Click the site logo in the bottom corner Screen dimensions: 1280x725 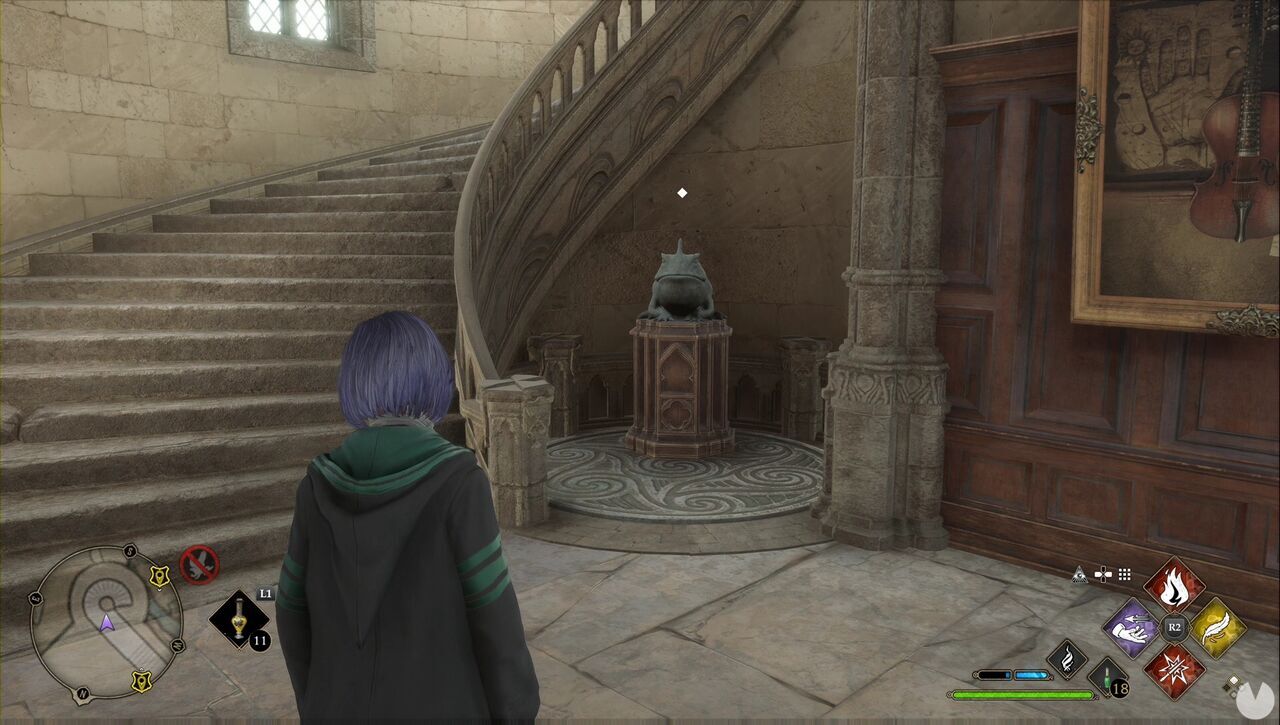(x=1254, y=698)
